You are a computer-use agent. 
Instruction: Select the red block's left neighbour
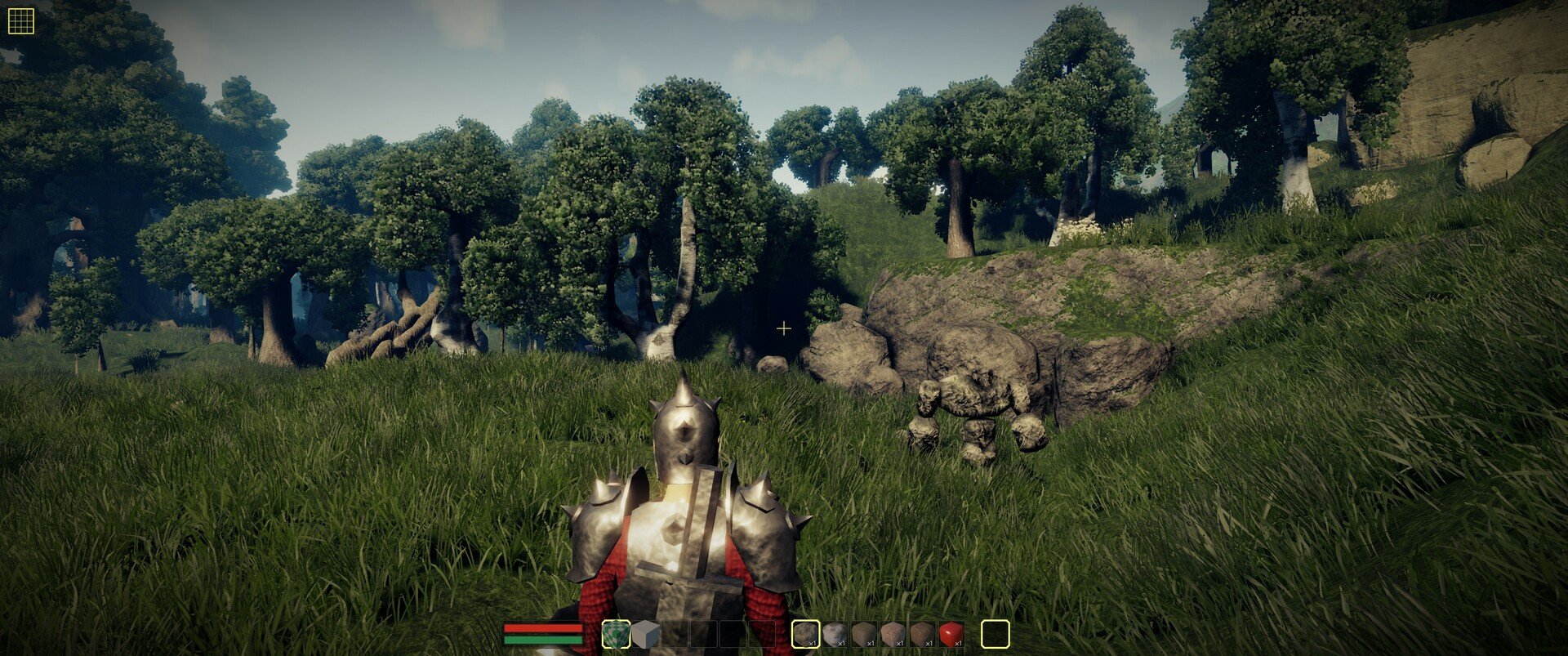click(921, 634)
